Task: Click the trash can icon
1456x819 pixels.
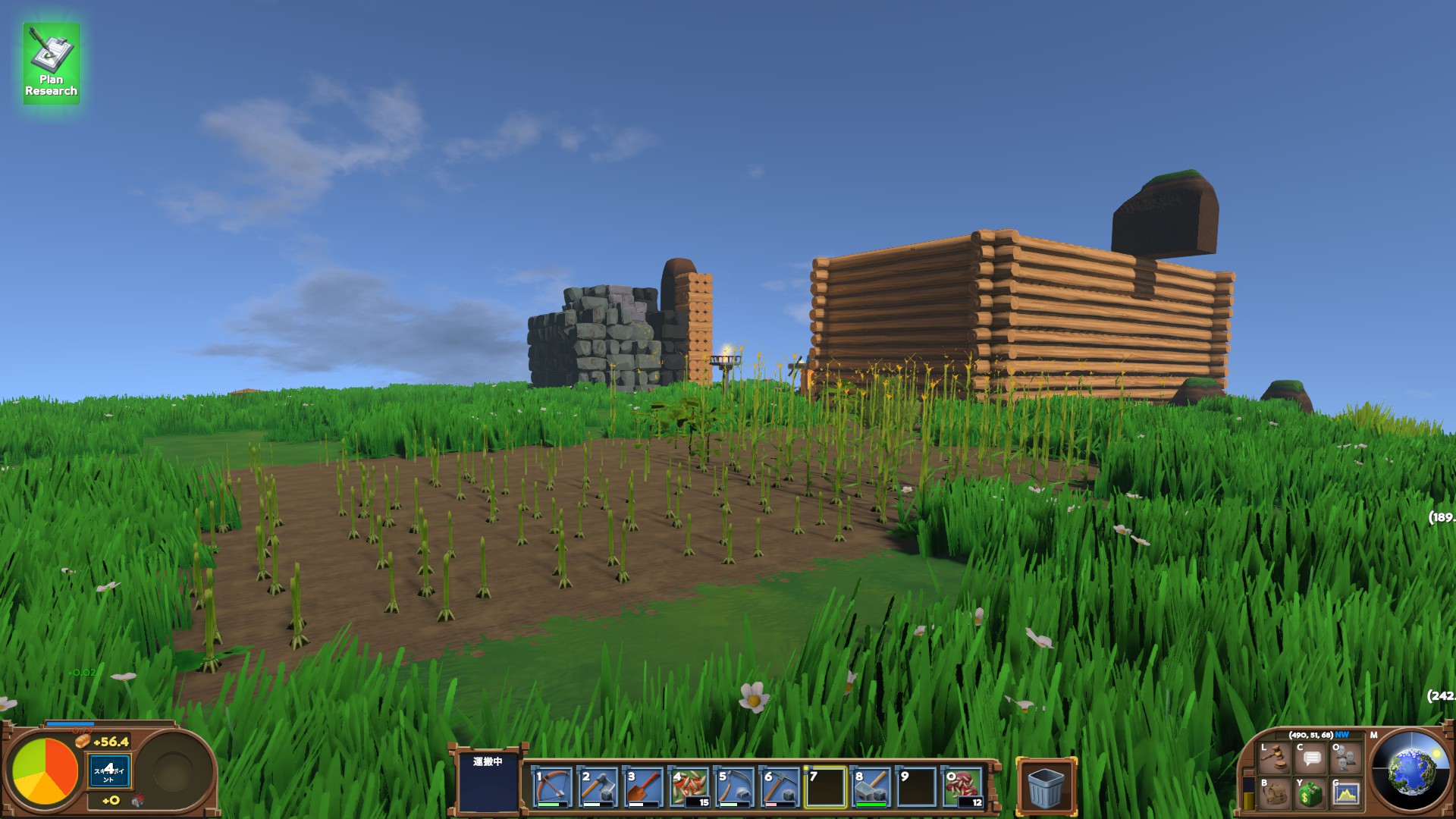Action: click(x=1046, y=787)
